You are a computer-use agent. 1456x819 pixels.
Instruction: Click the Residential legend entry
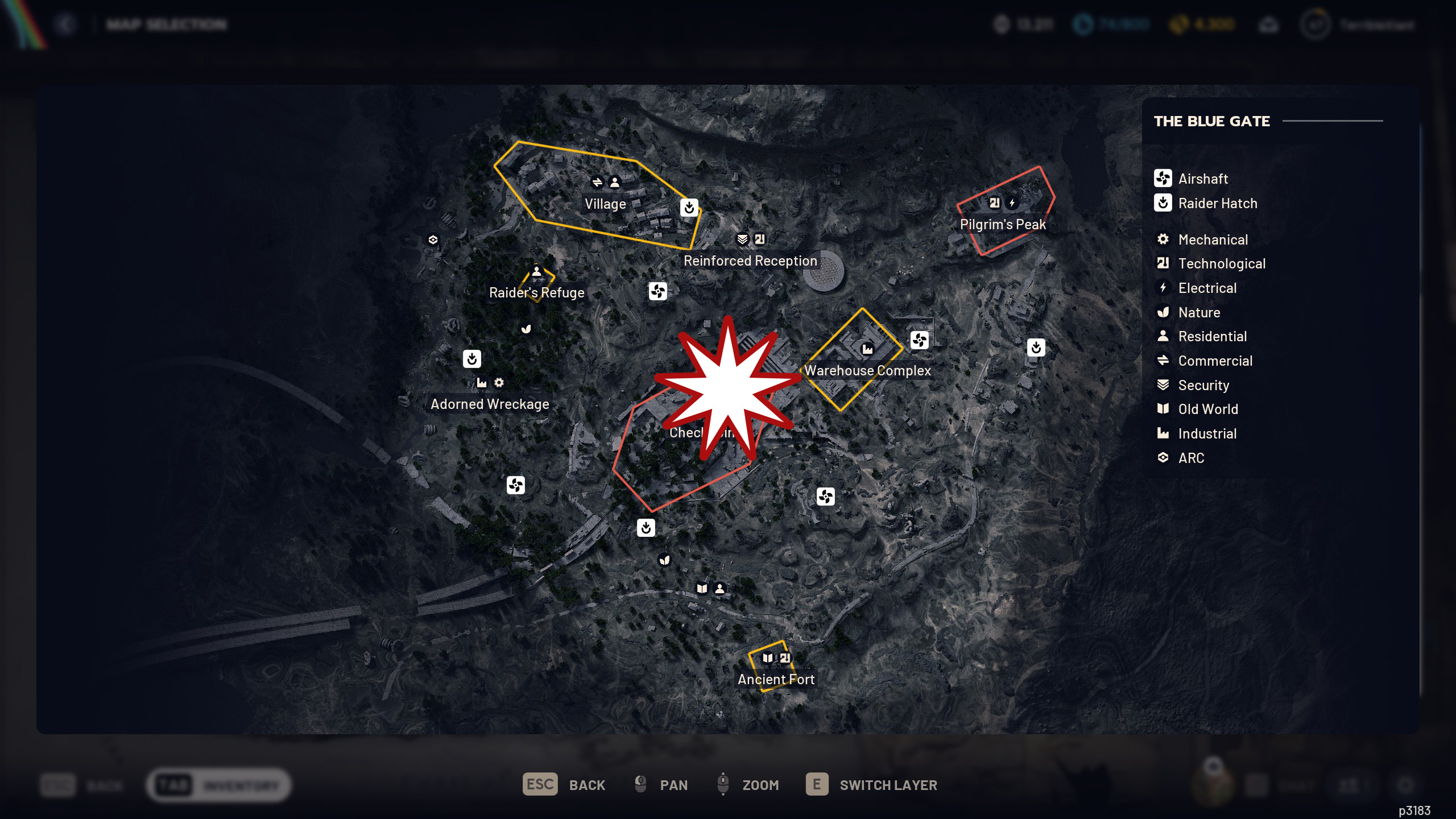[1212, 337]
